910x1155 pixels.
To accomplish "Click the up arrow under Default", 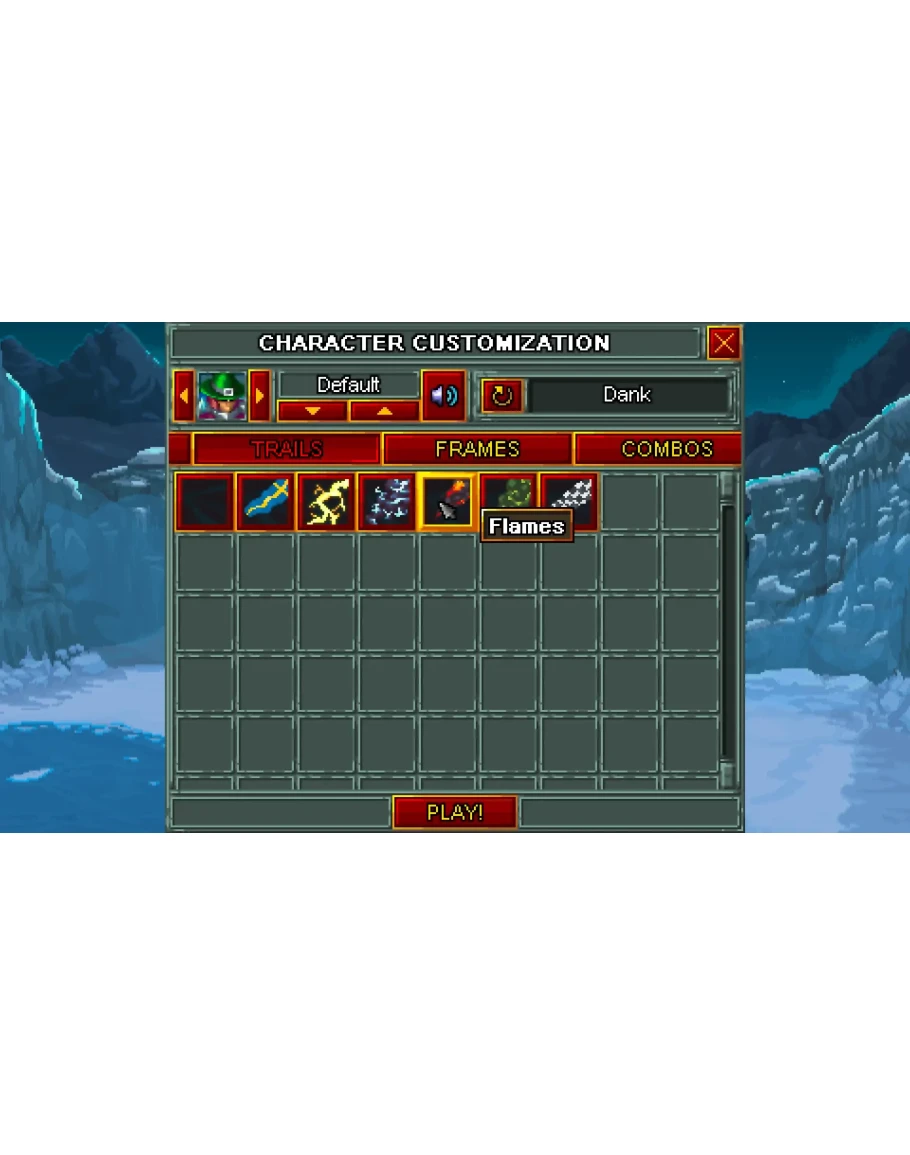I will click(x=384, y=411).
